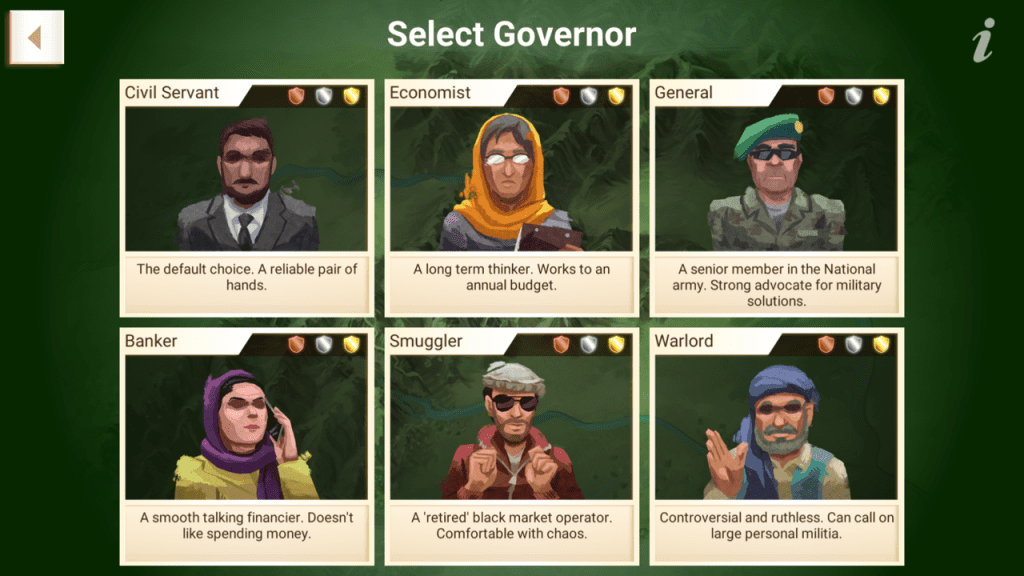
Task: Pick the General governor card
Action: click(x=776, y=197)
